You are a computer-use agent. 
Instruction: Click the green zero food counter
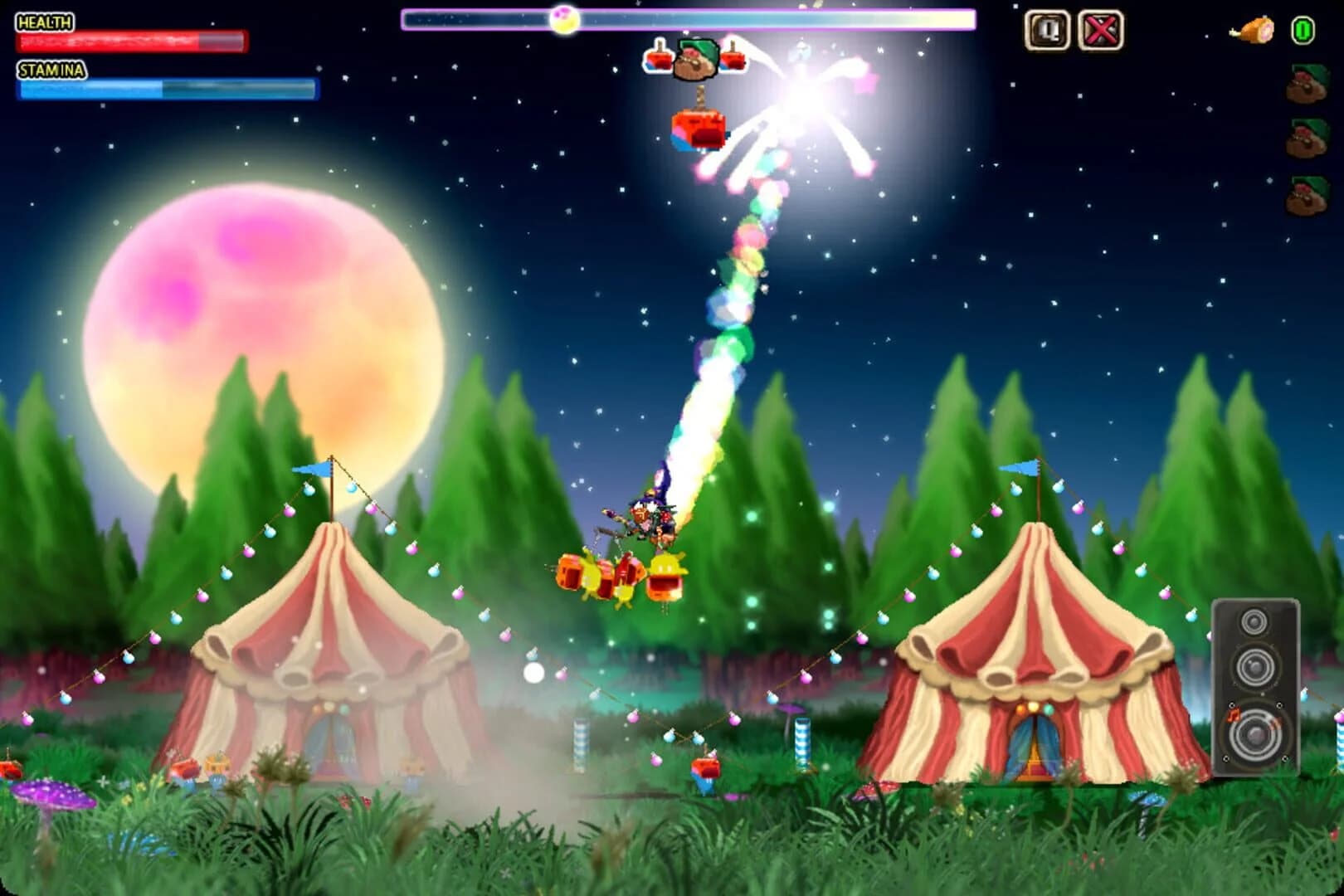[1305, 30]
